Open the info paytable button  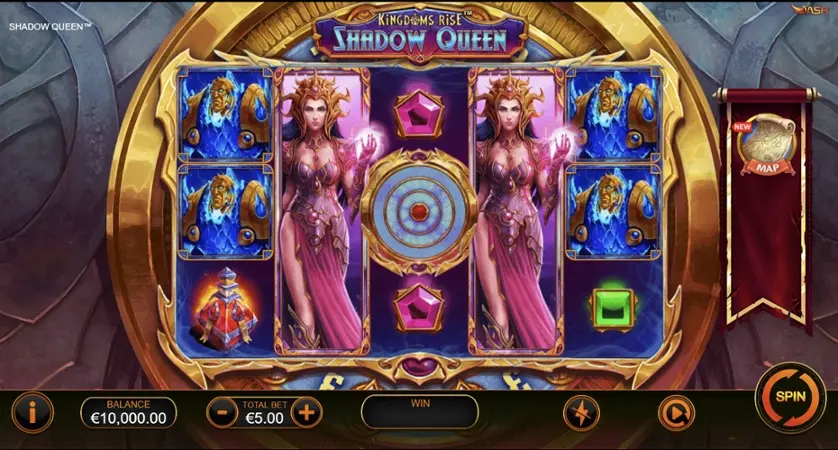click(32, 411)
